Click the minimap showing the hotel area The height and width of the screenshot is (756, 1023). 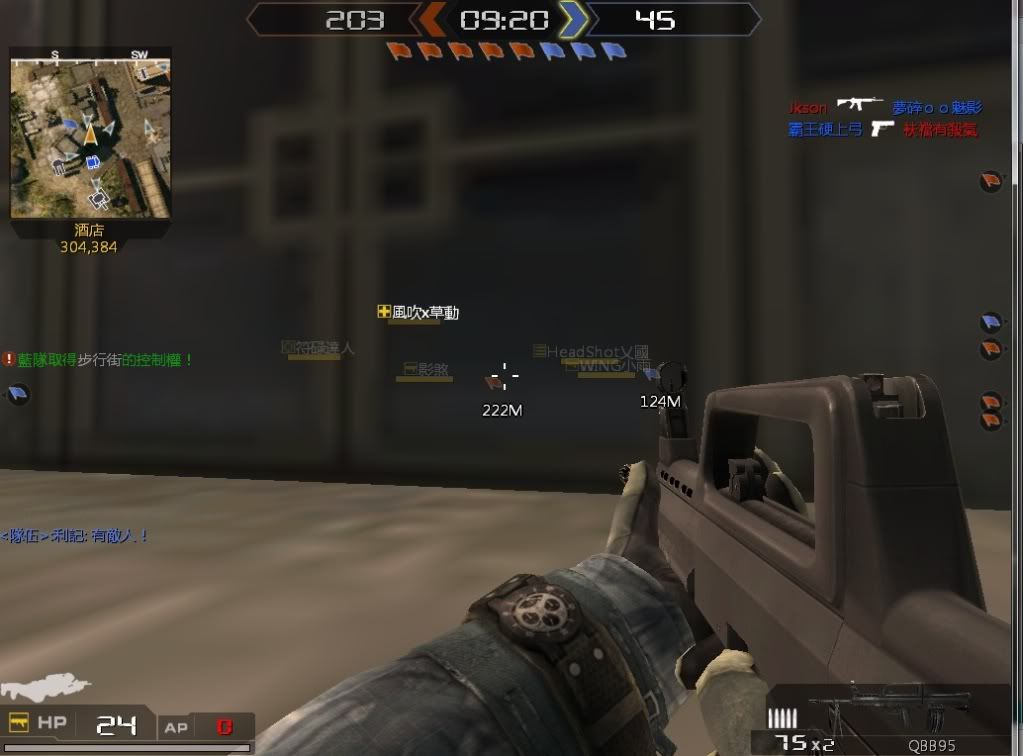tap(90, 137)
